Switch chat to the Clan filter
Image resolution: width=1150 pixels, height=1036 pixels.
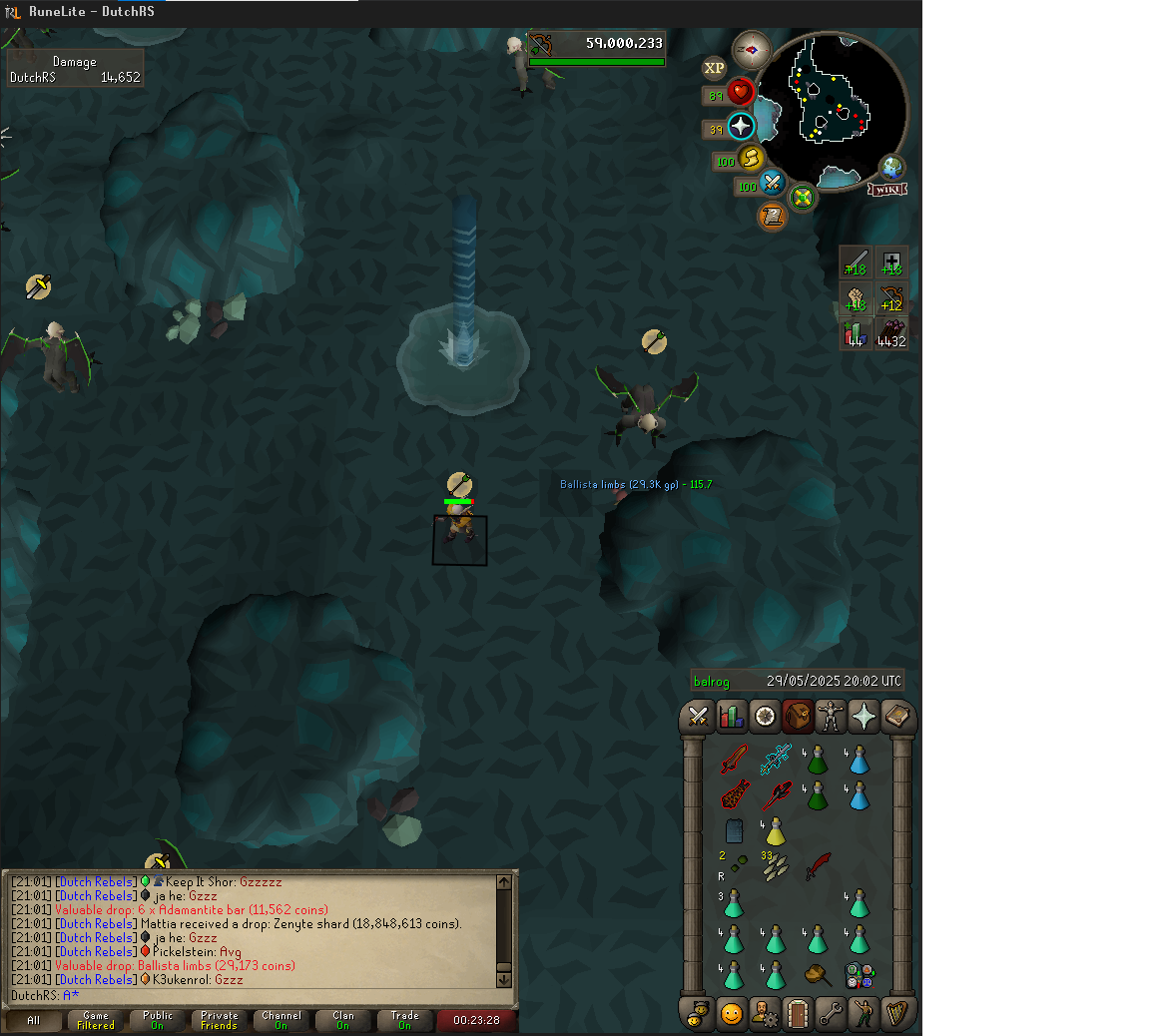point(342,1020)
